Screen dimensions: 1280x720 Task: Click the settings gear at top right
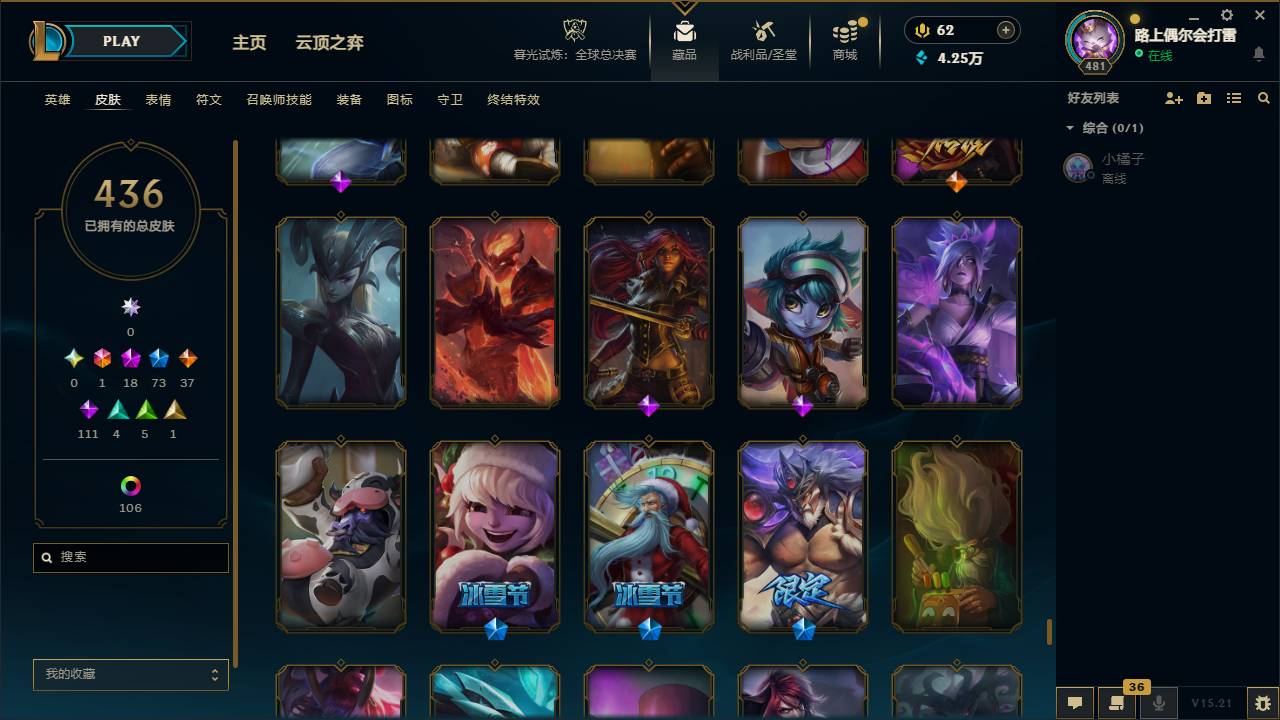coord(1226,15)
